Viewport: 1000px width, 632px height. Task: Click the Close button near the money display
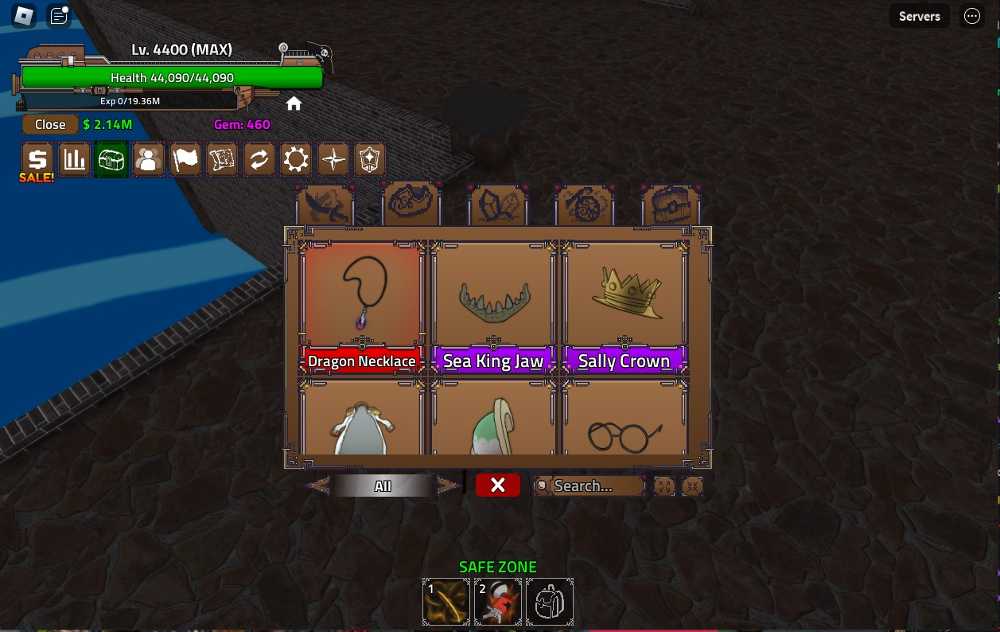point(50,125)
